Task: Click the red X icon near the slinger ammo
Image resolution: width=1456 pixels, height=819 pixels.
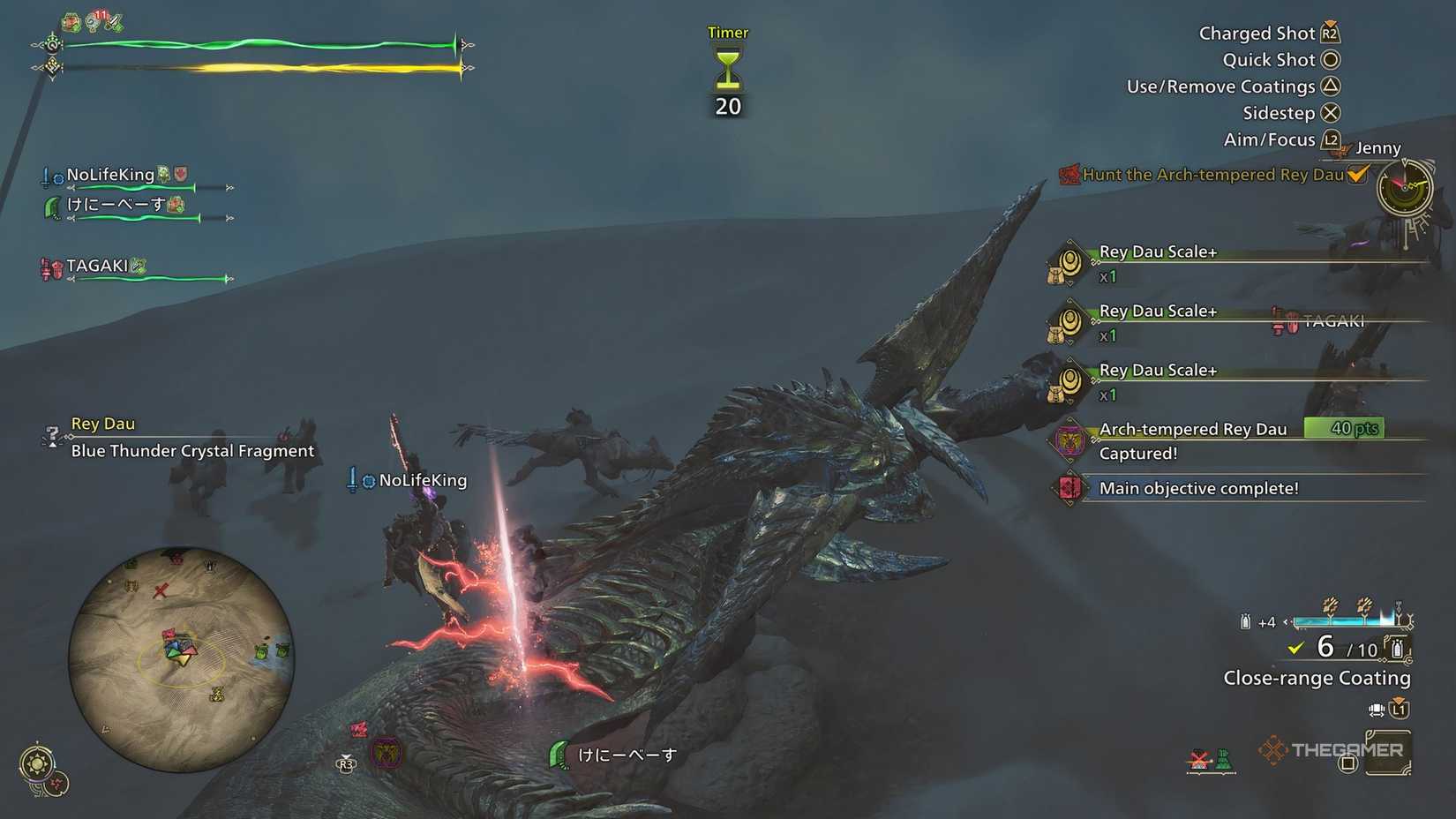Action: coord(1197,756)
